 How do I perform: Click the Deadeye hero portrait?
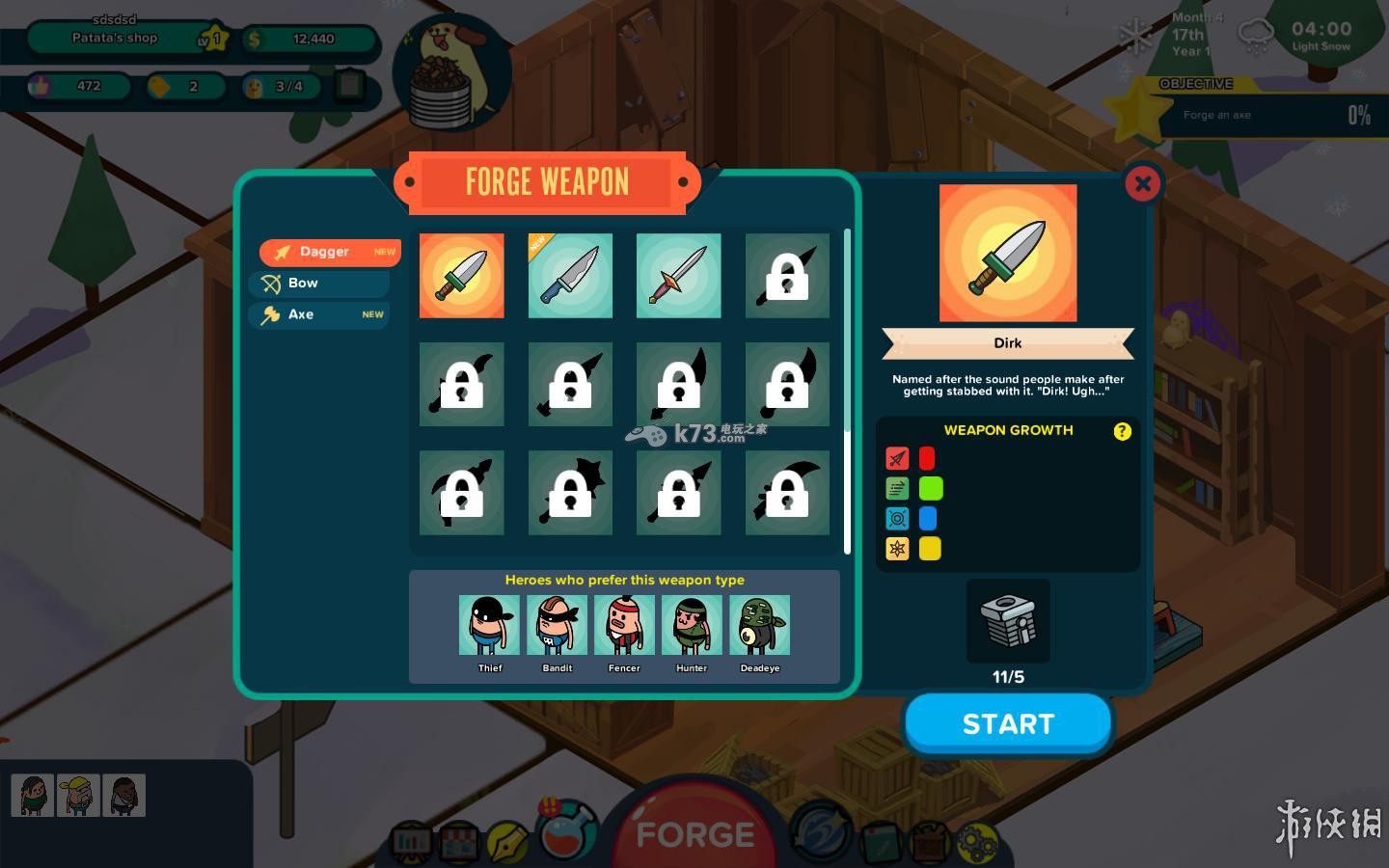coord(759,625)
